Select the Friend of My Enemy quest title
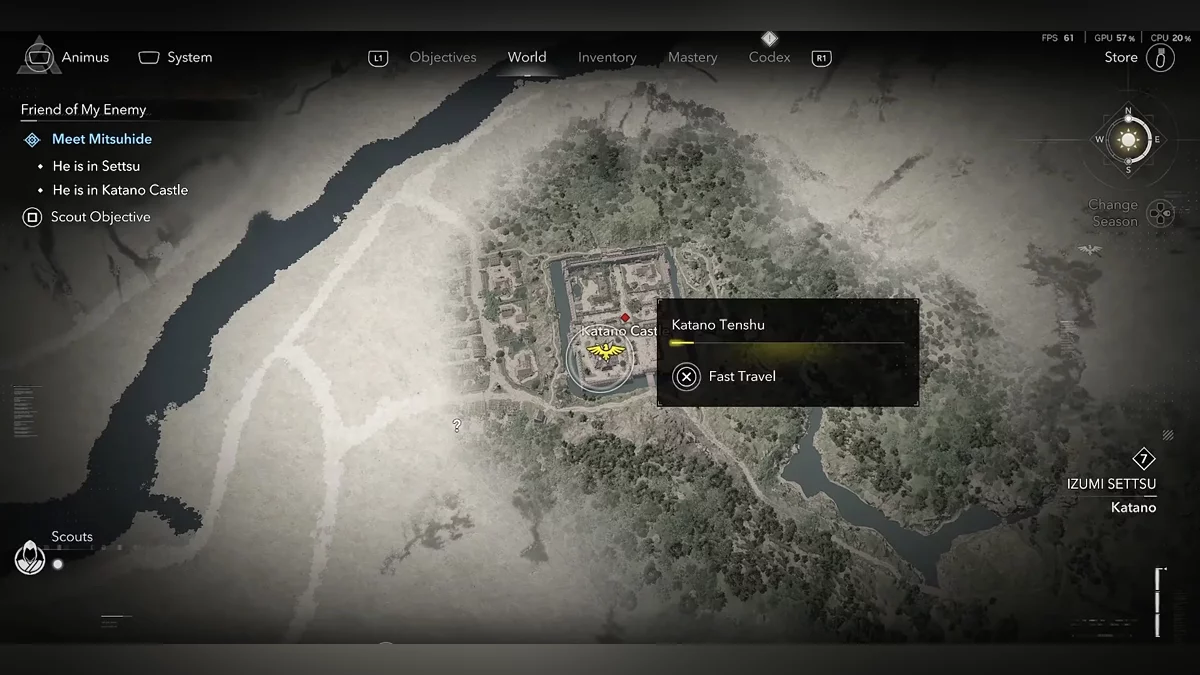 click(x=83, y=110)
